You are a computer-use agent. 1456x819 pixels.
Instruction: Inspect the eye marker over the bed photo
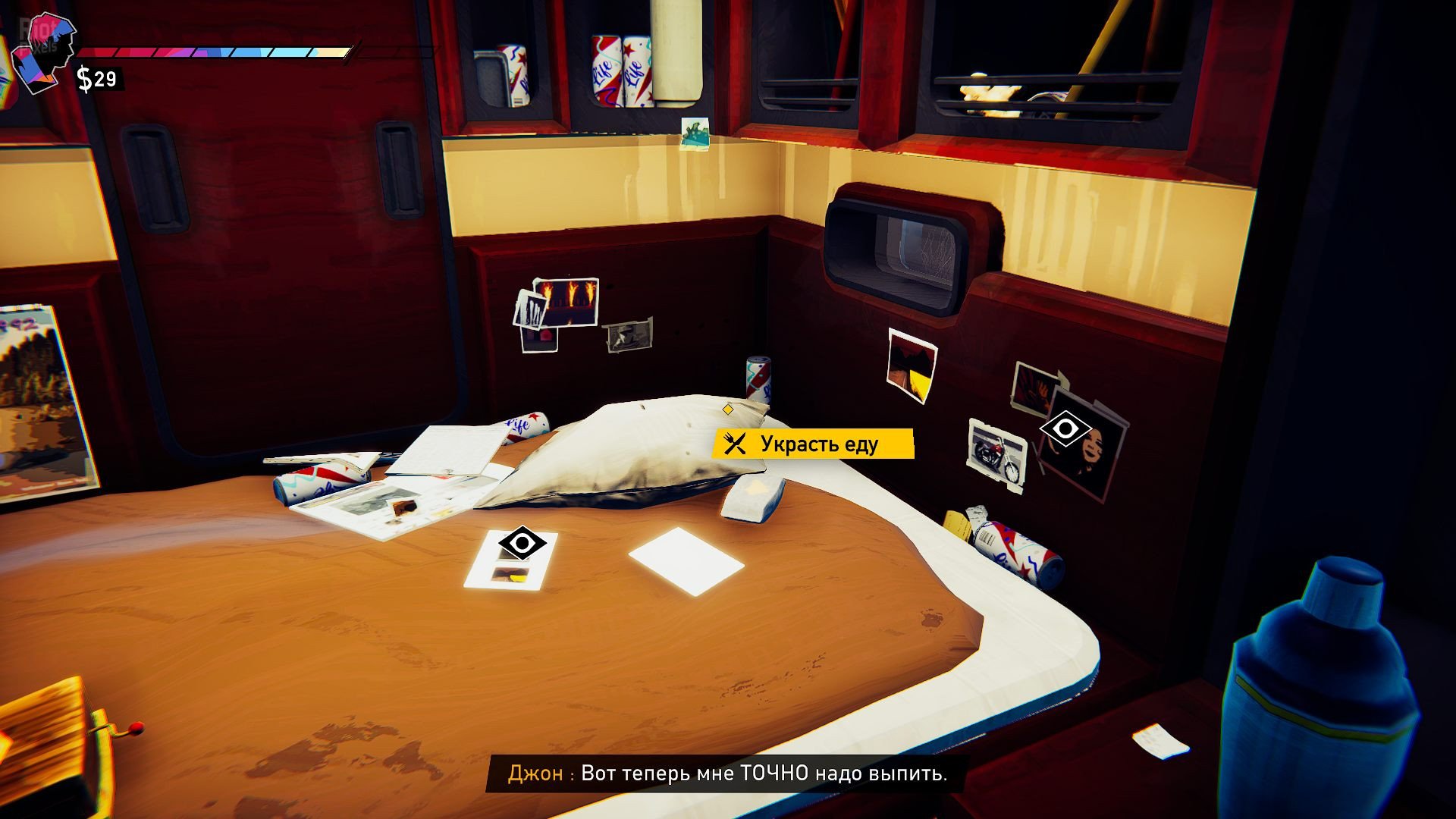[x=522, y=543]
